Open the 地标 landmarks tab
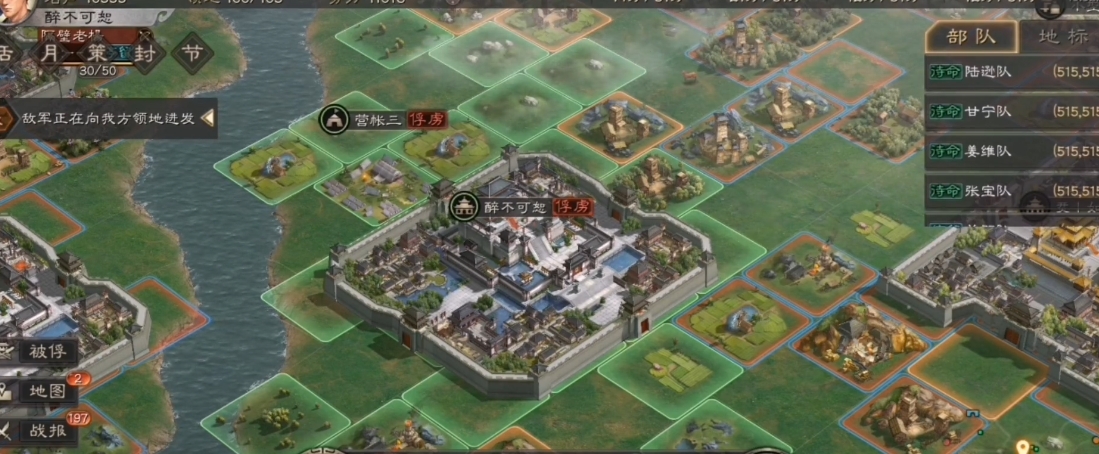 pyautogui.click(x=1061, y=38)
